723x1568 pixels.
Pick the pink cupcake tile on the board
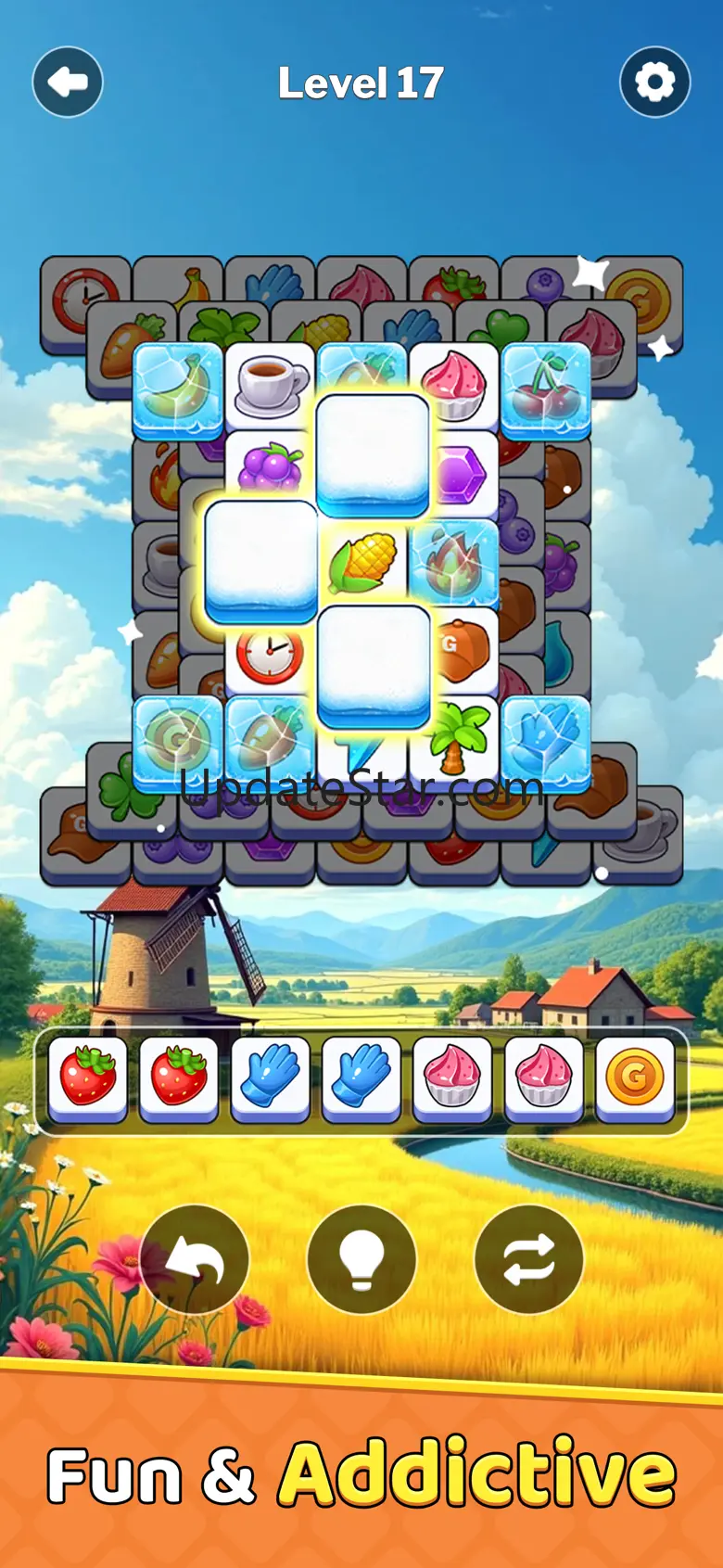point(454,382)
